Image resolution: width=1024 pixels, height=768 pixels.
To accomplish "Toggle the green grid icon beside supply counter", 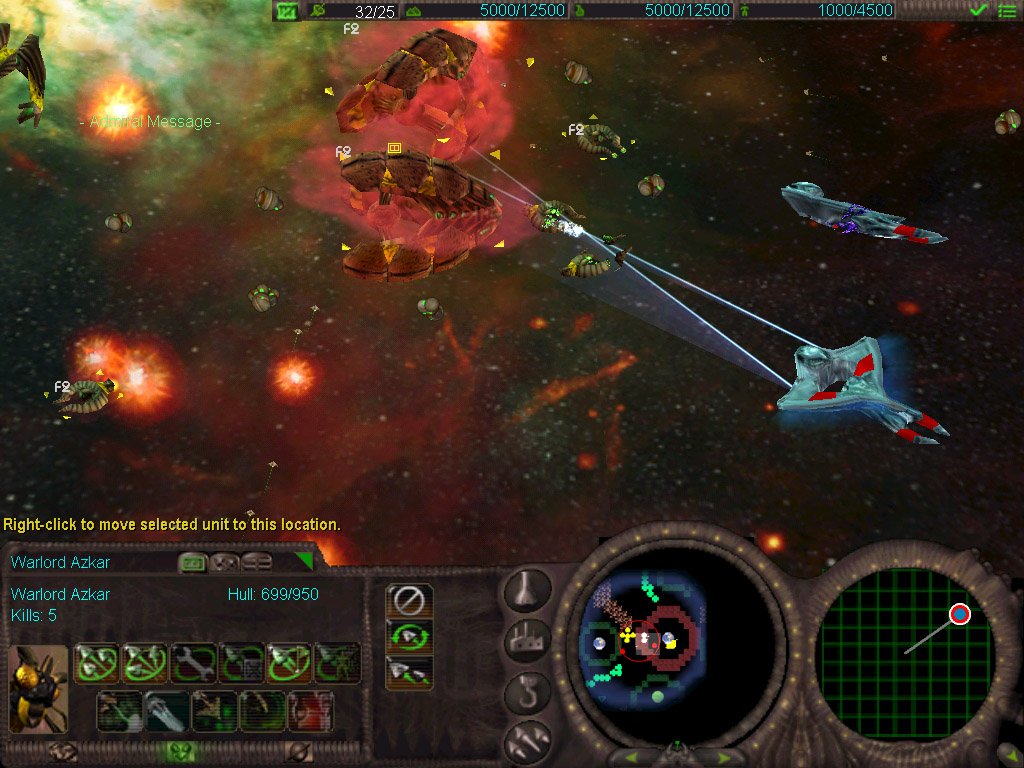I will (287, 11).
